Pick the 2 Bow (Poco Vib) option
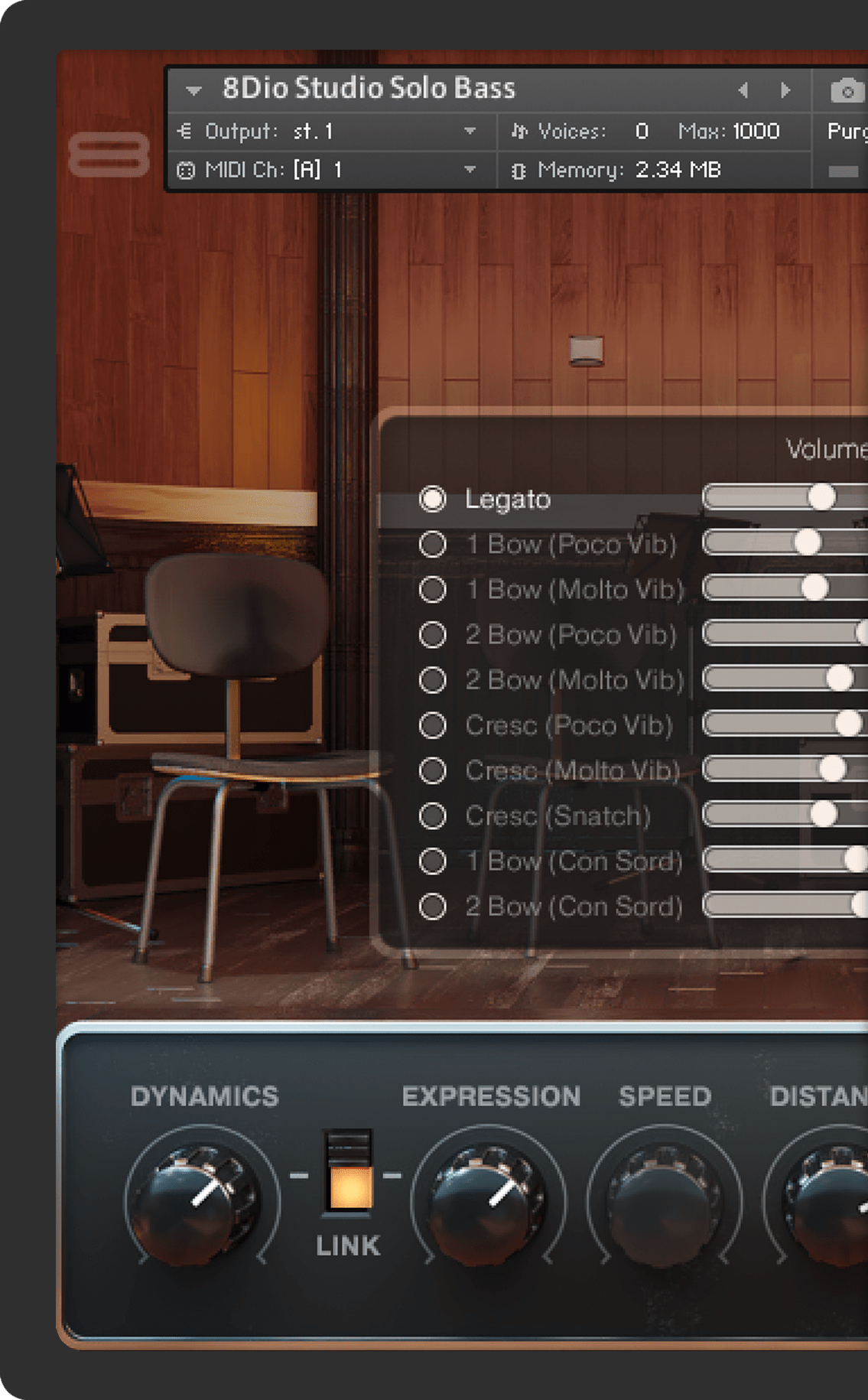The image size is (868, 1400). pyautogui.click(x=433, y=634)
